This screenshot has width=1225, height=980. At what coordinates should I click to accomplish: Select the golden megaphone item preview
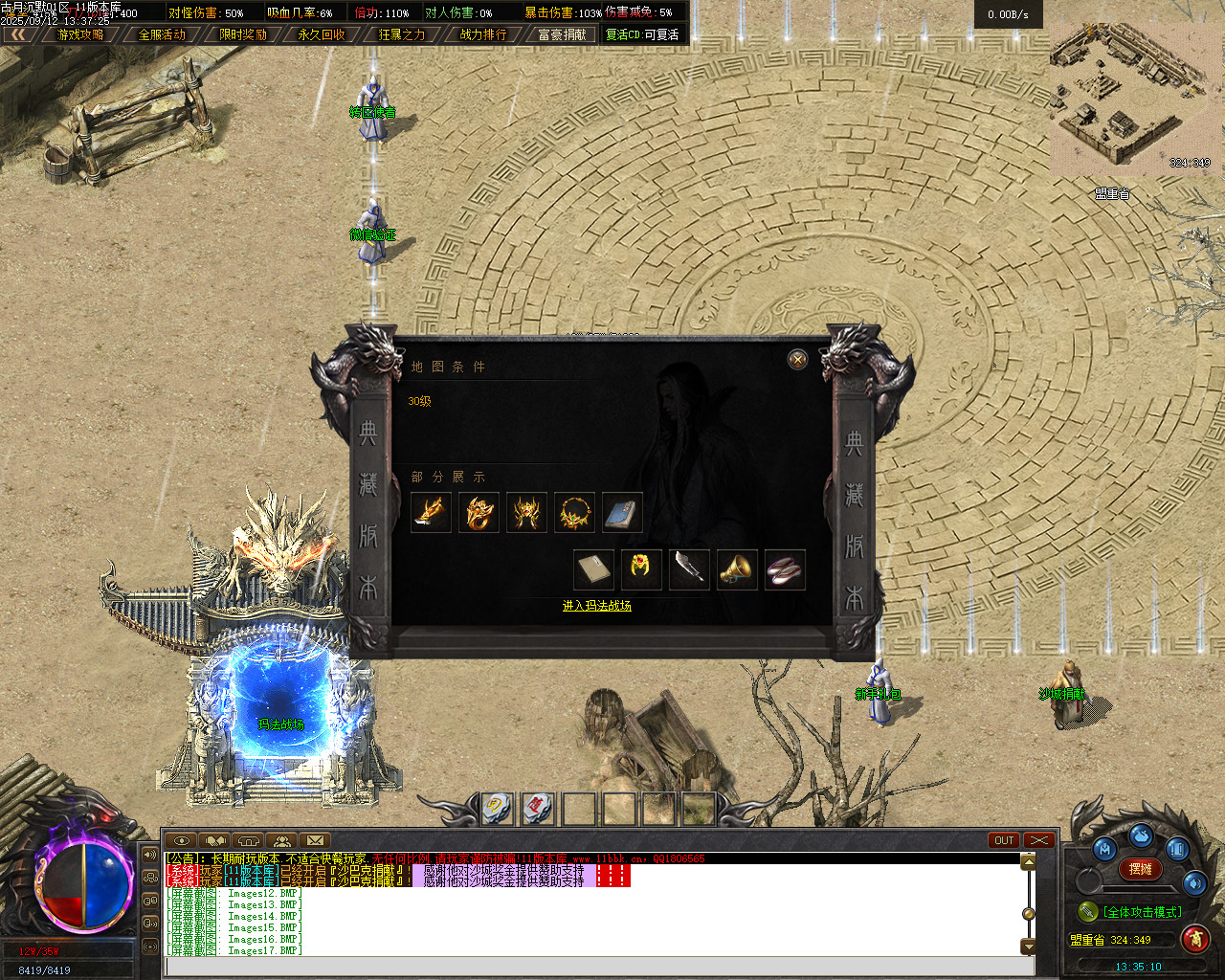pos(737,569)
